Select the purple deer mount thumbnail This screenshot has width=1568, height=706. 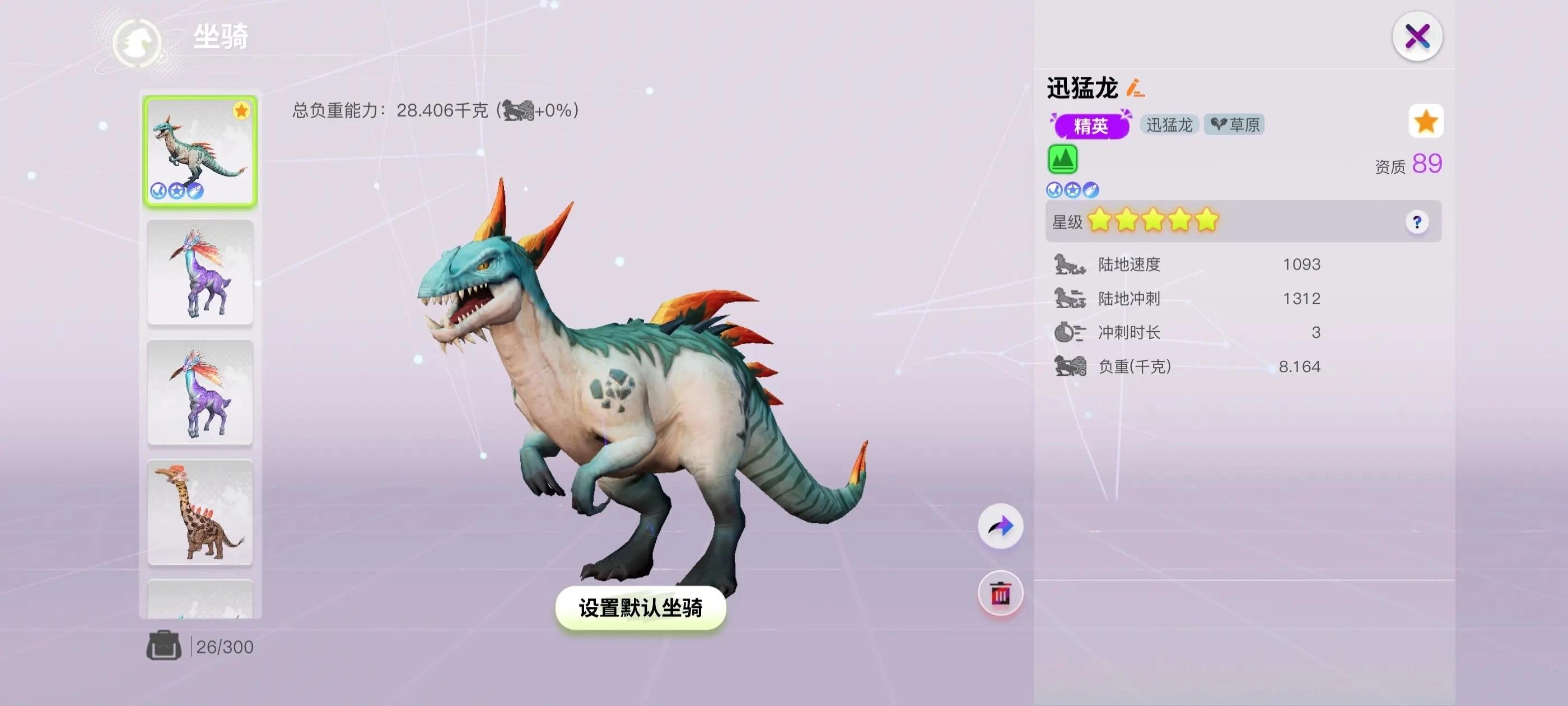[x=200, y=272]
